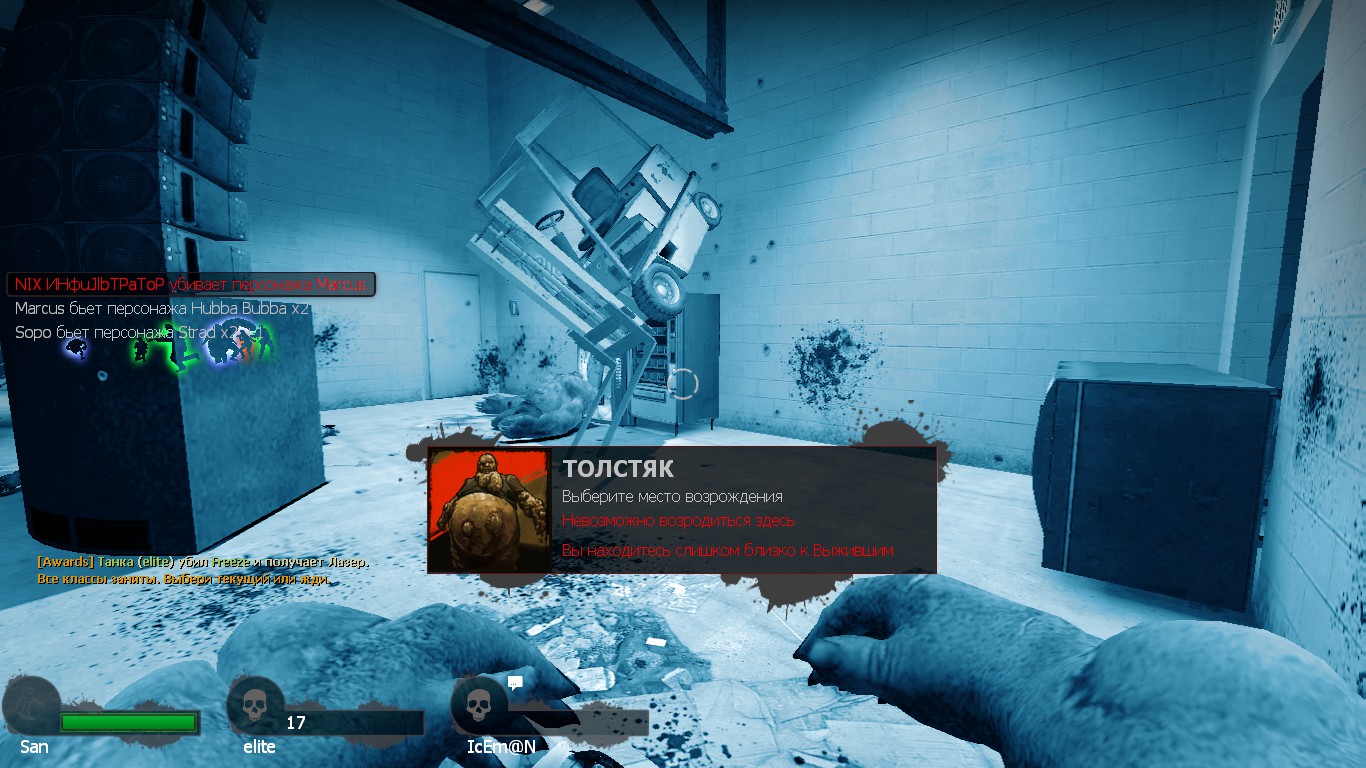Viewport: 1366px width, 768px height.
Task: Click the Толстяк portrait in the spawn panel
Action: click(x=489, y=510)
